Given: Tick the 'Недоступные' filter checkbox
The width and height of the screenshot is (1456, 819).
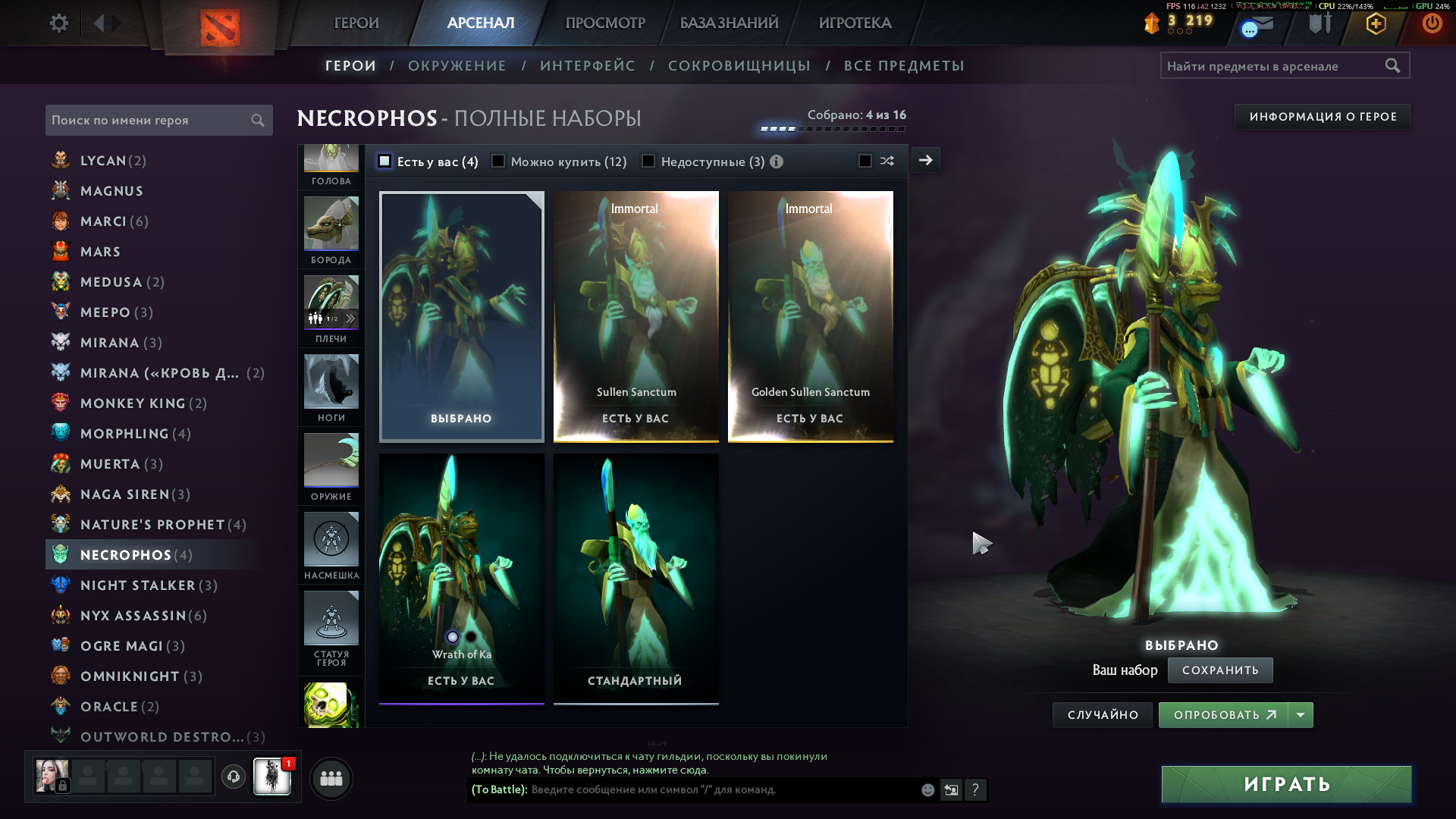Looking at the screenshot, I should coord(648,162).
